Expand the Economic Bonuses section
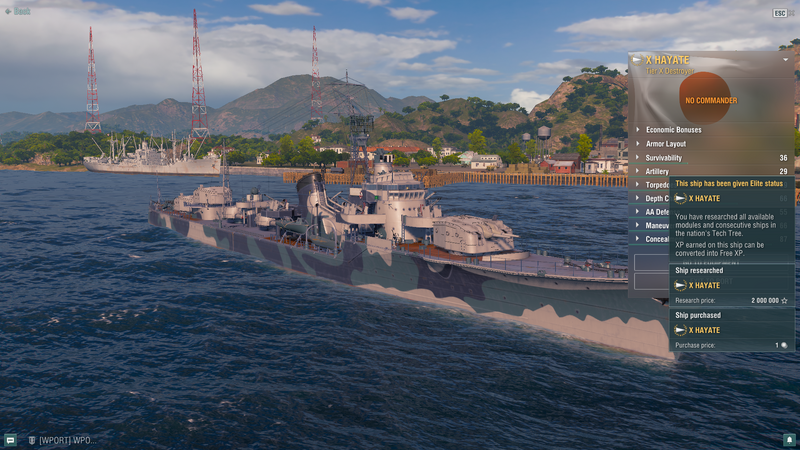 click(x=673, y=130)
